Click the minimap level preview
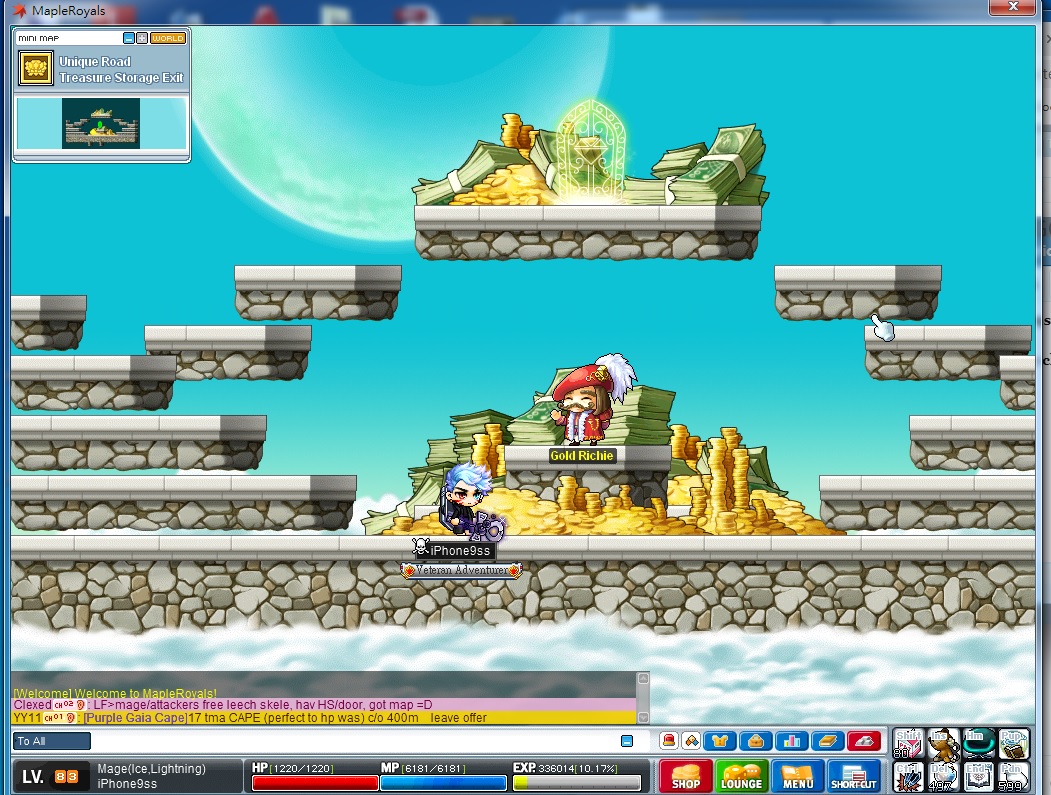Image resolution: width=1051 pixels, height=795 pixels. coord(101,123)
